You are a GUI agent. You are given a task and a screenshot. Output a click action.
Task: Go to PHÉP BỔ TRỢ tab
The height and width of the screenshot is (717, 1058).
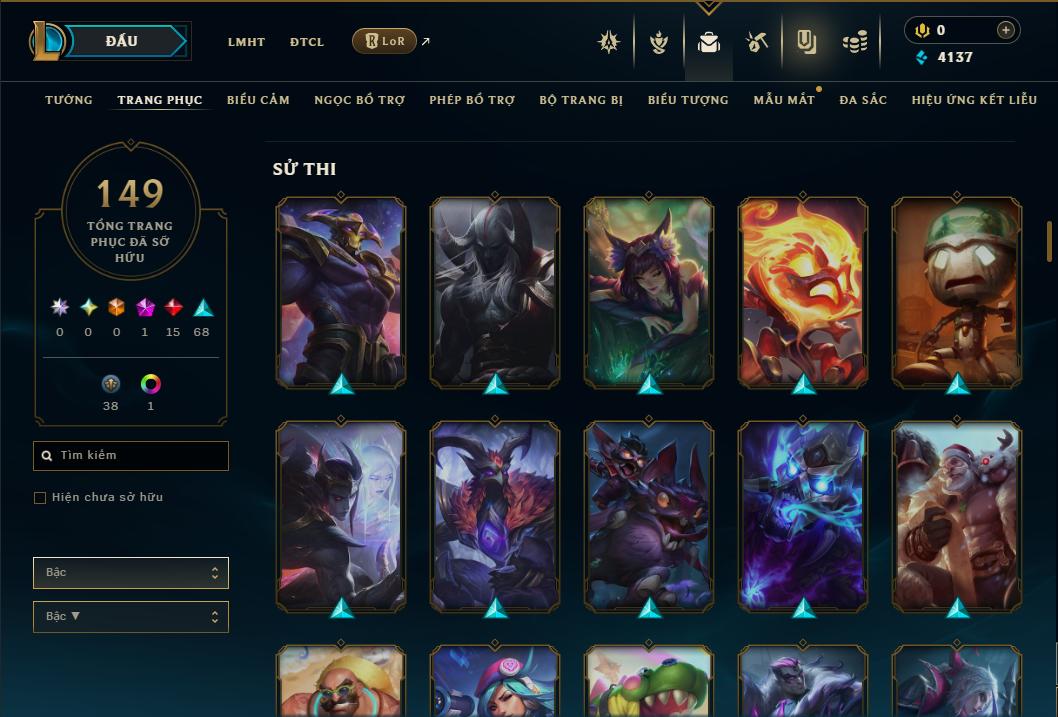tap(472, 100)
